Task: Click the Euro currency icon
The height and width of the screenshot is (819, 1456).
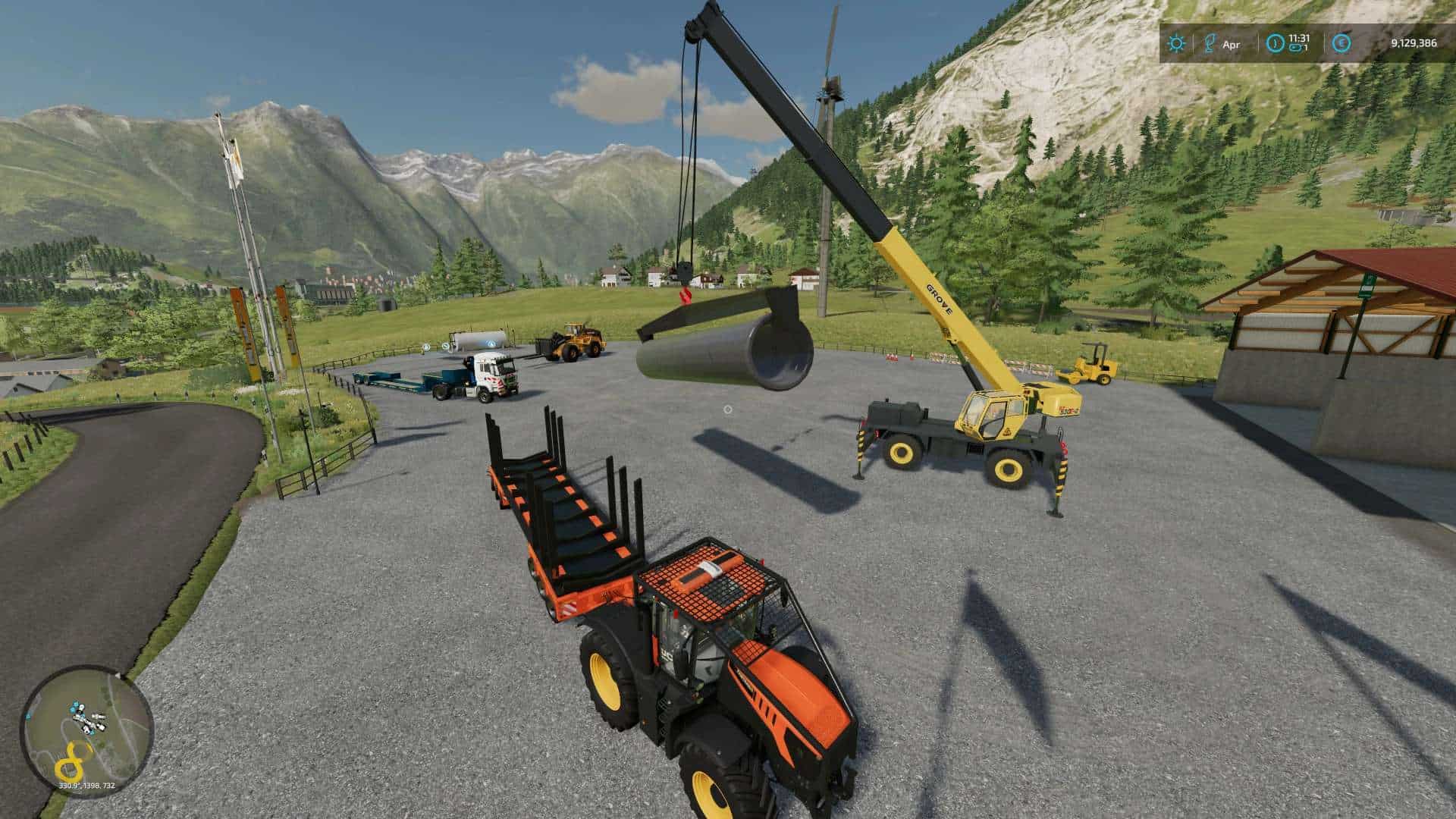Action: [x=1341, y=43]
